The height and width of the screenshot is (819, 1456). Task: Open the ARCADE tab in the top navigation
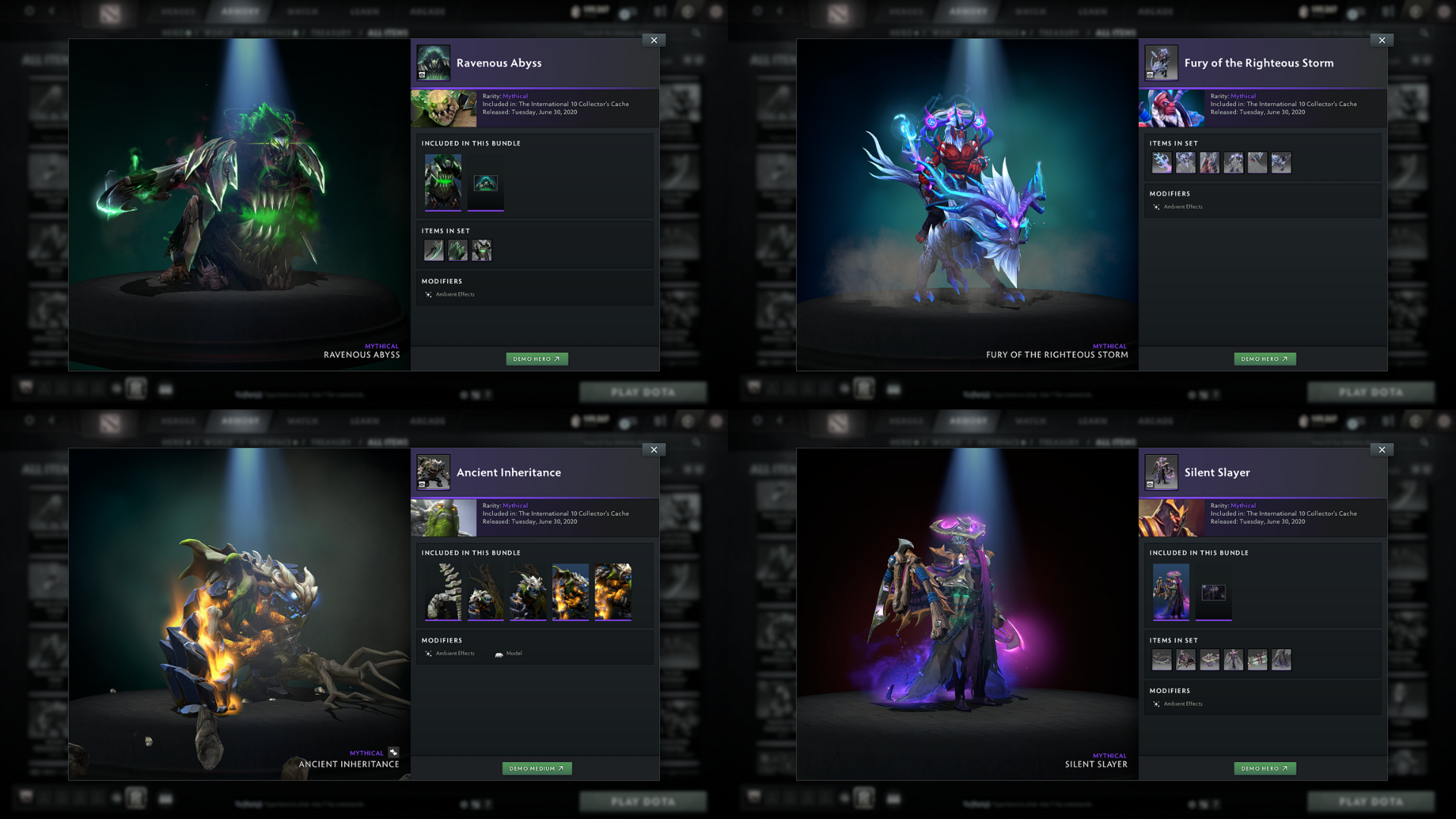(428, 11)
